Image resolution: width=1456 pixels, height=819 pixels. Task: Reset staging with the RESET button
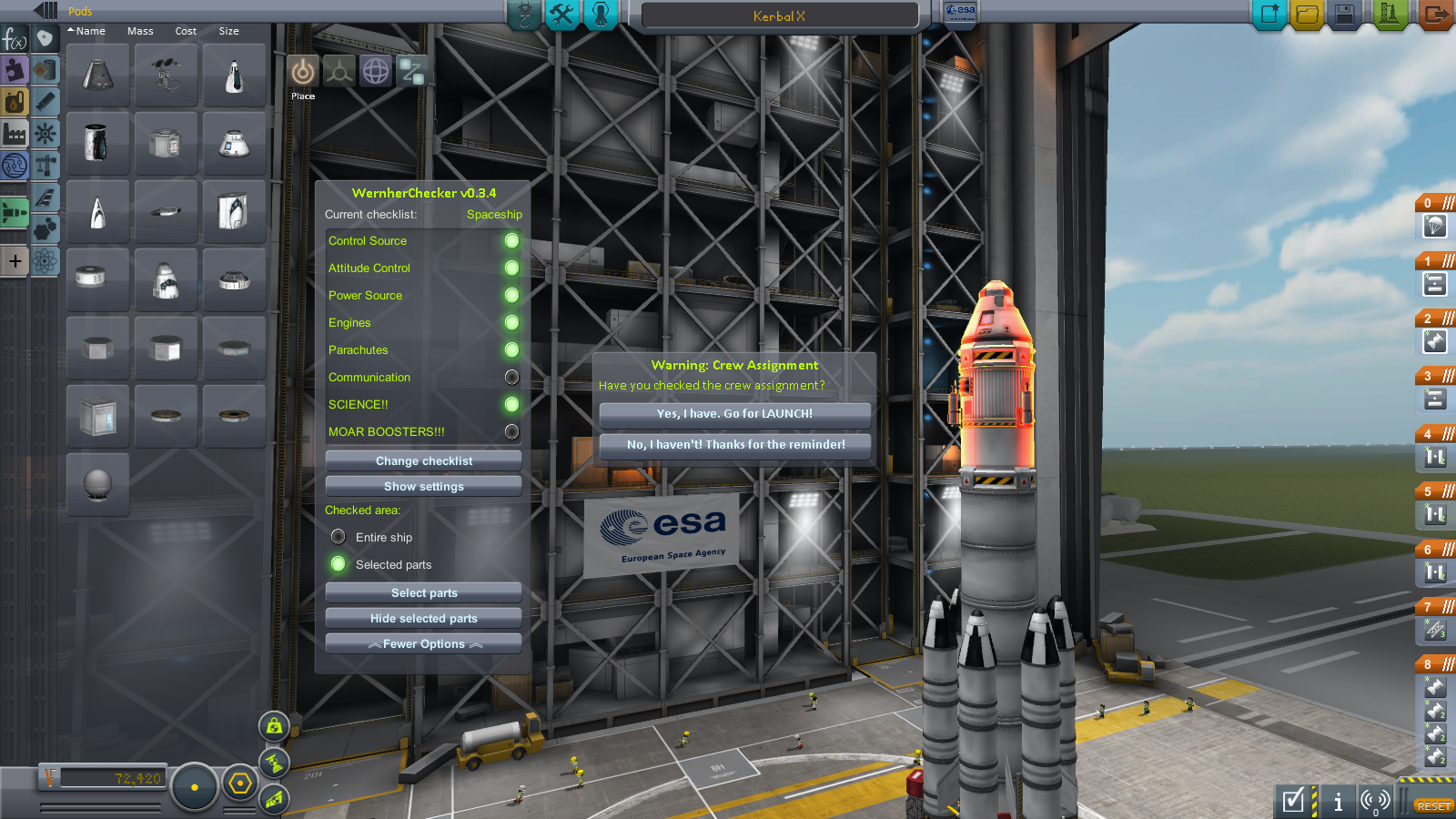1432,806
